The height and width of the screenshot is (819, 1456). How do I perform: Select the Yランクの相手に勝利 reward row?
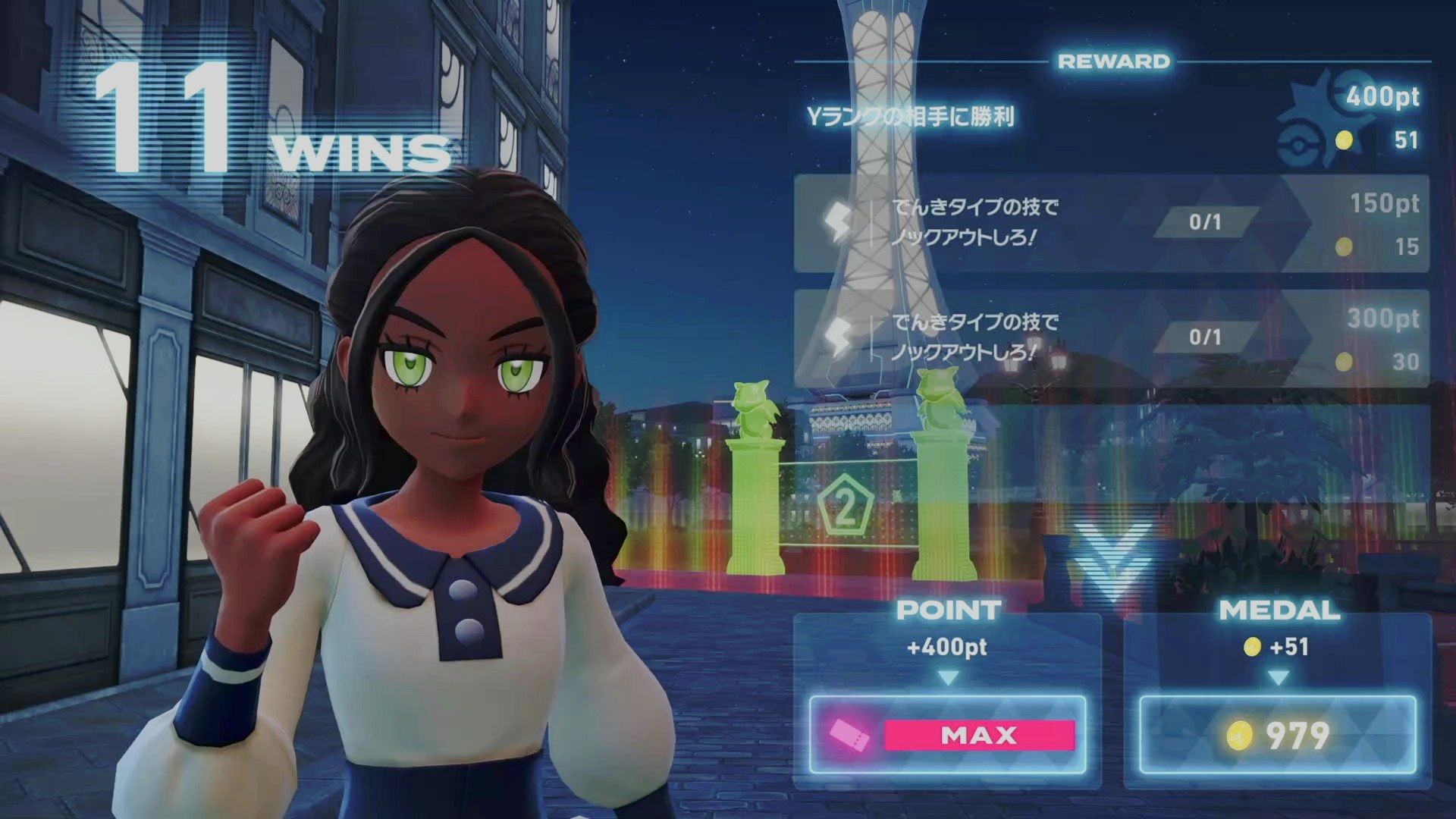(x=1111, y=118)
